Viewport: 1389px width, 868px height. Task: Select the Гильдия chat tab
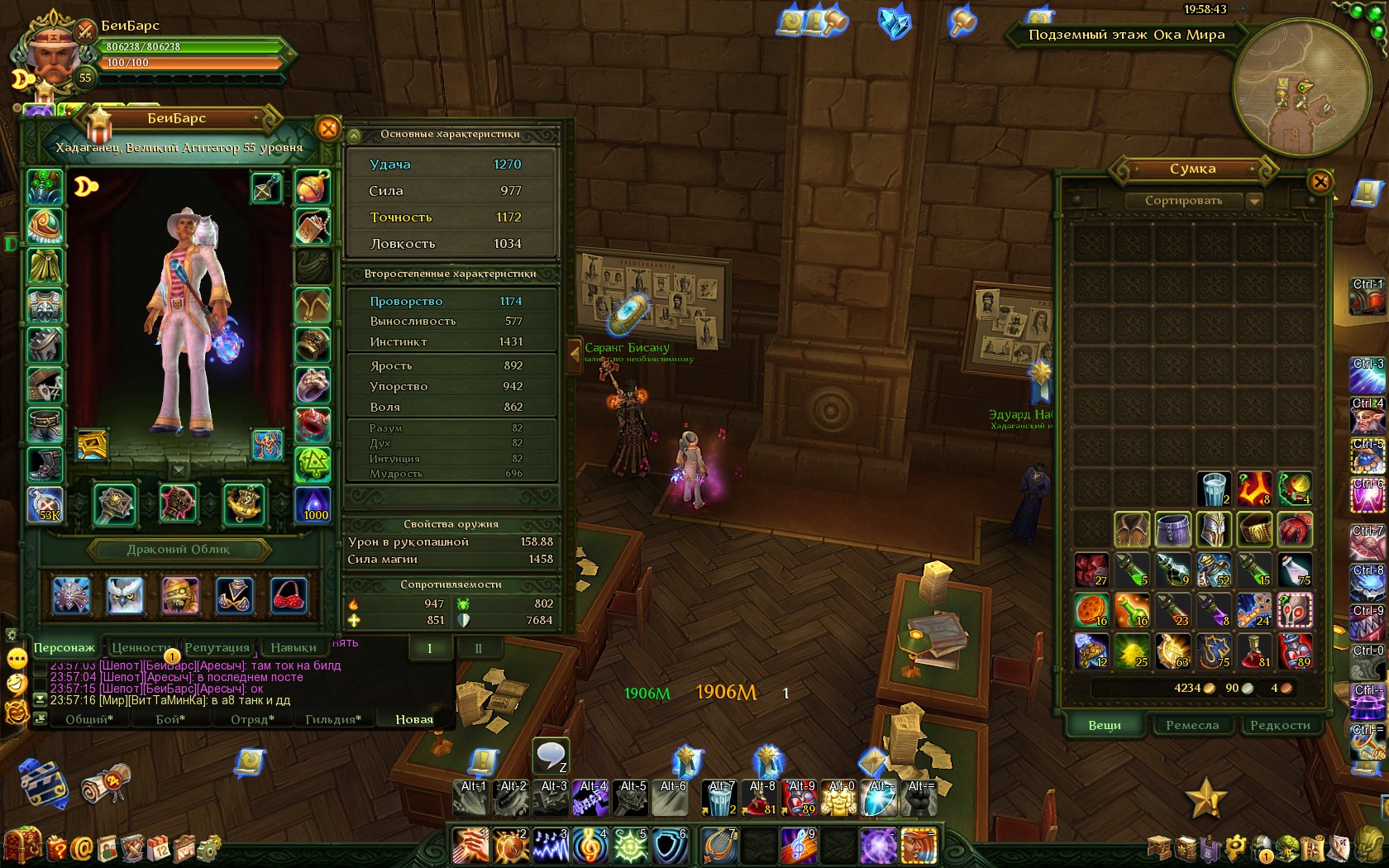[x=333, y=719]
